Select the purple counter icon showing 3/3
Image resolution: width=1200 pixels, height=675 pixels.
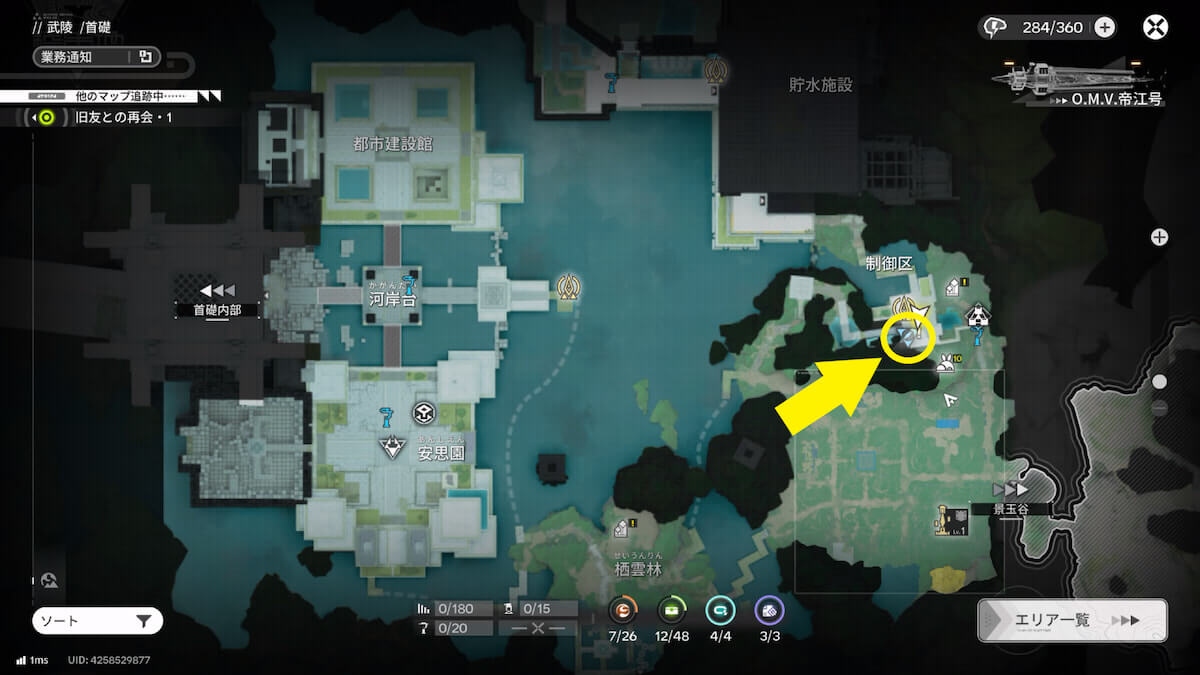[768, 610]
